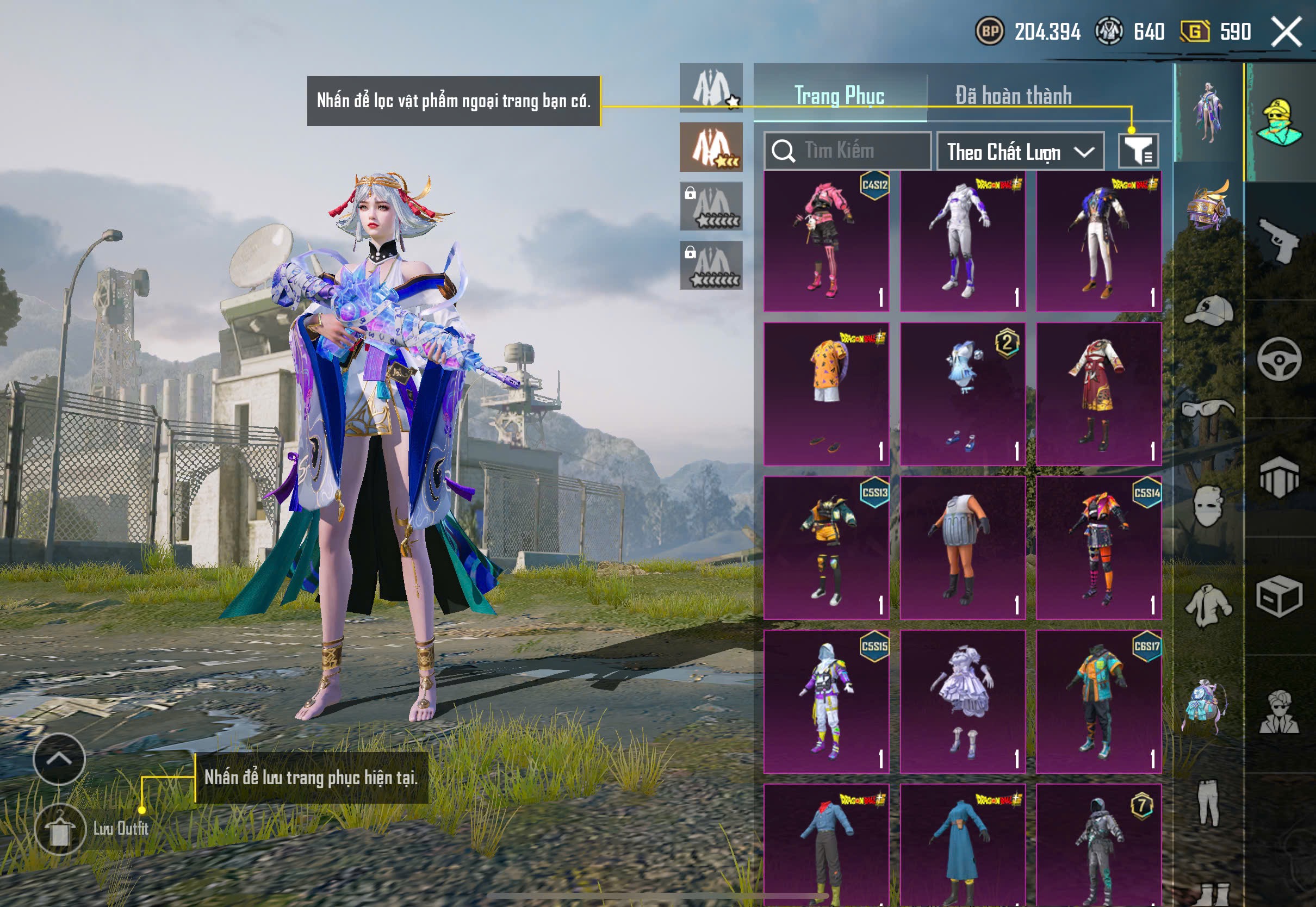The height and width of the screenshot is (907, 1316).
Task: Select the C5S13 outfit tile
Action: (x=826, y=548)
